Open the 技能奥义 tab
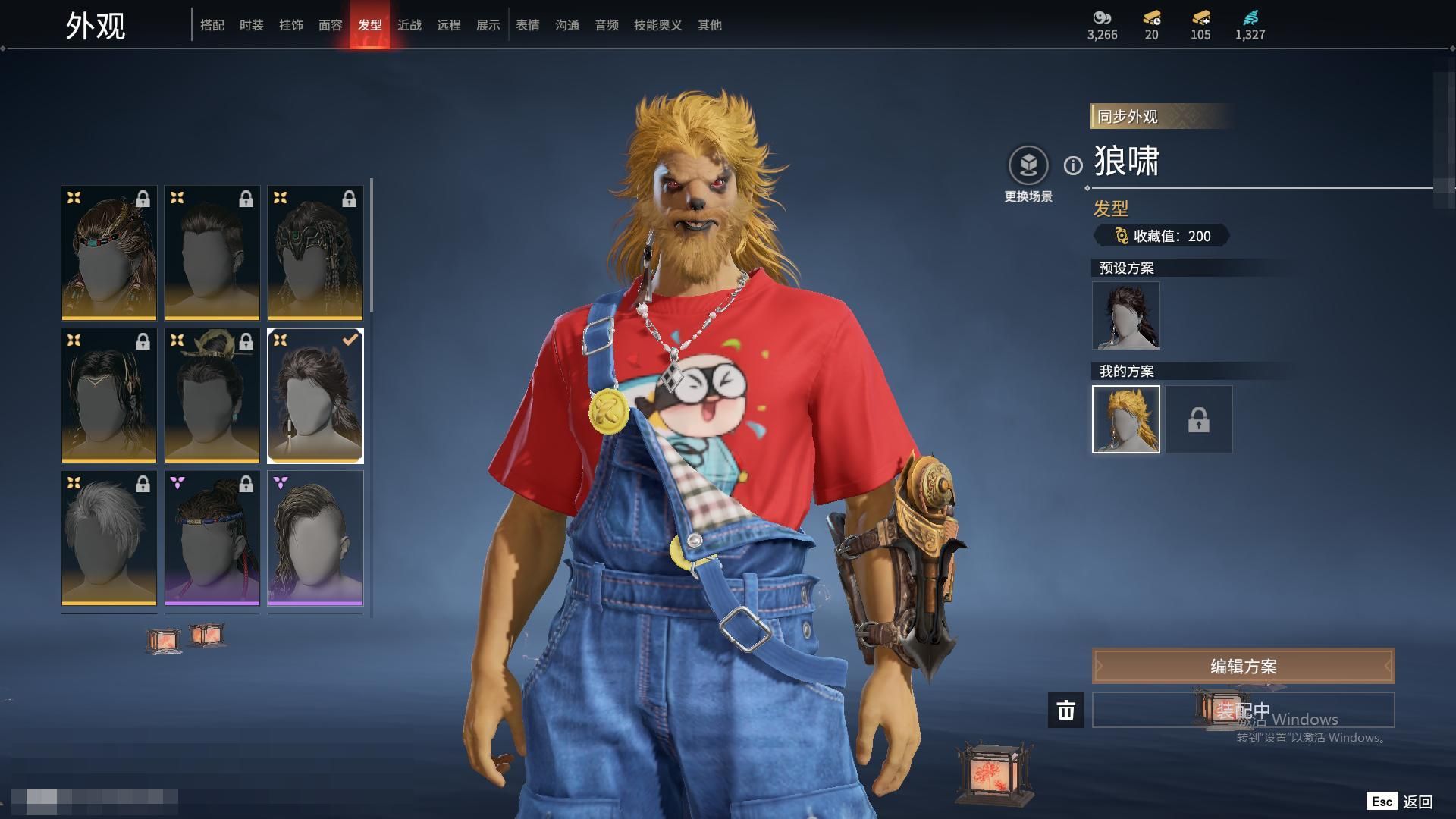 [658, 25]
